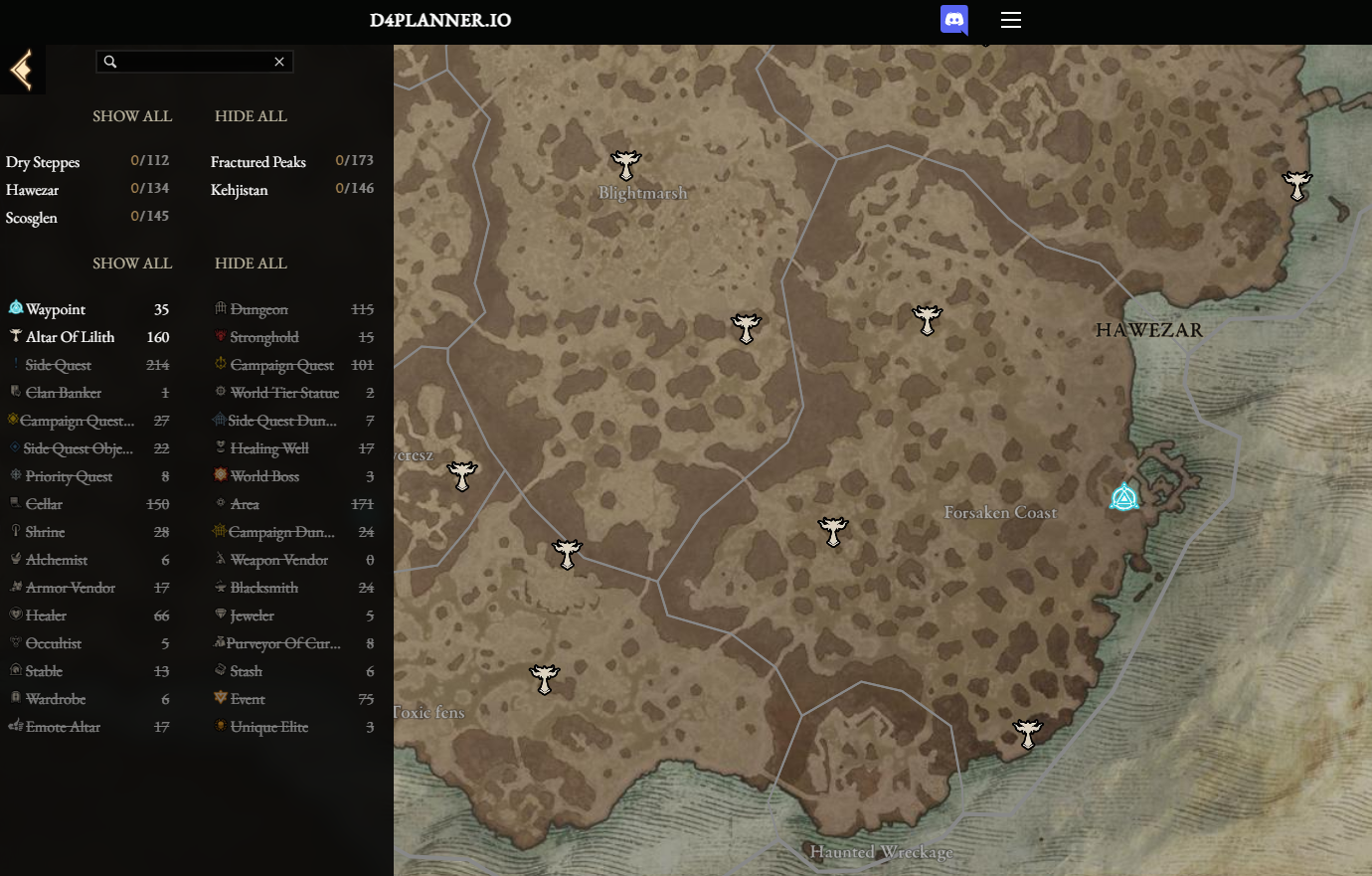
Task: Select the Altar of Lilith near Blightmarsh
Action: coord(625,164)
